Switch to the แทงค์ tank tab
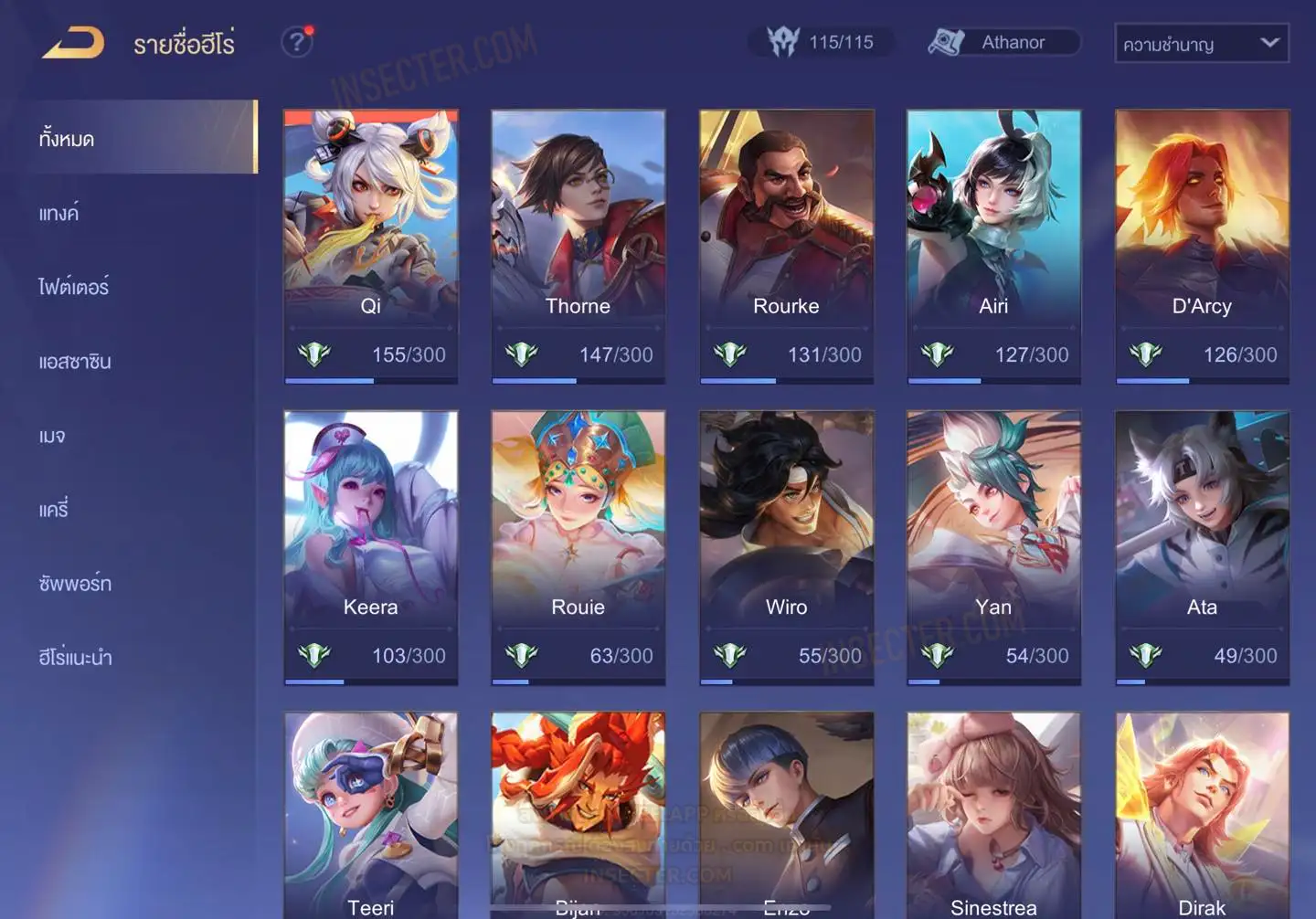Viewport: 1316px width, 919px height. [59, 213]
